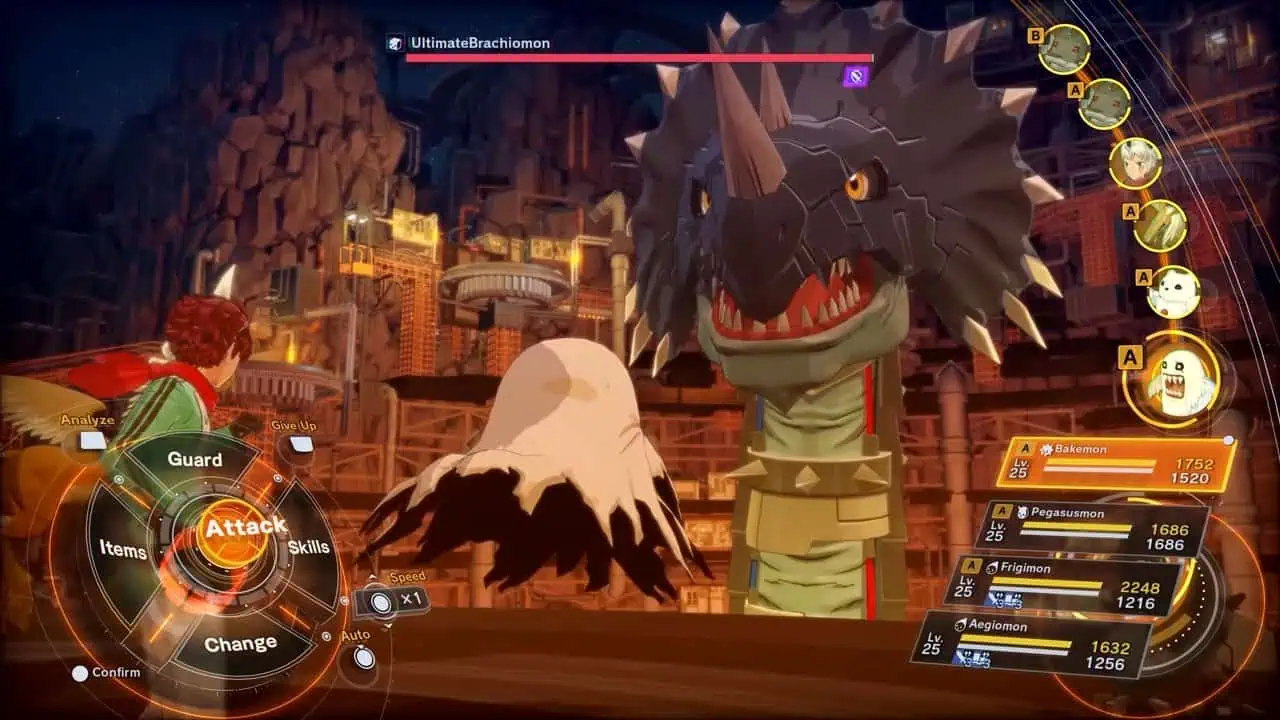
Task: Click the species icon beside Pegasusmon's name
Action: click(1022, 511)
